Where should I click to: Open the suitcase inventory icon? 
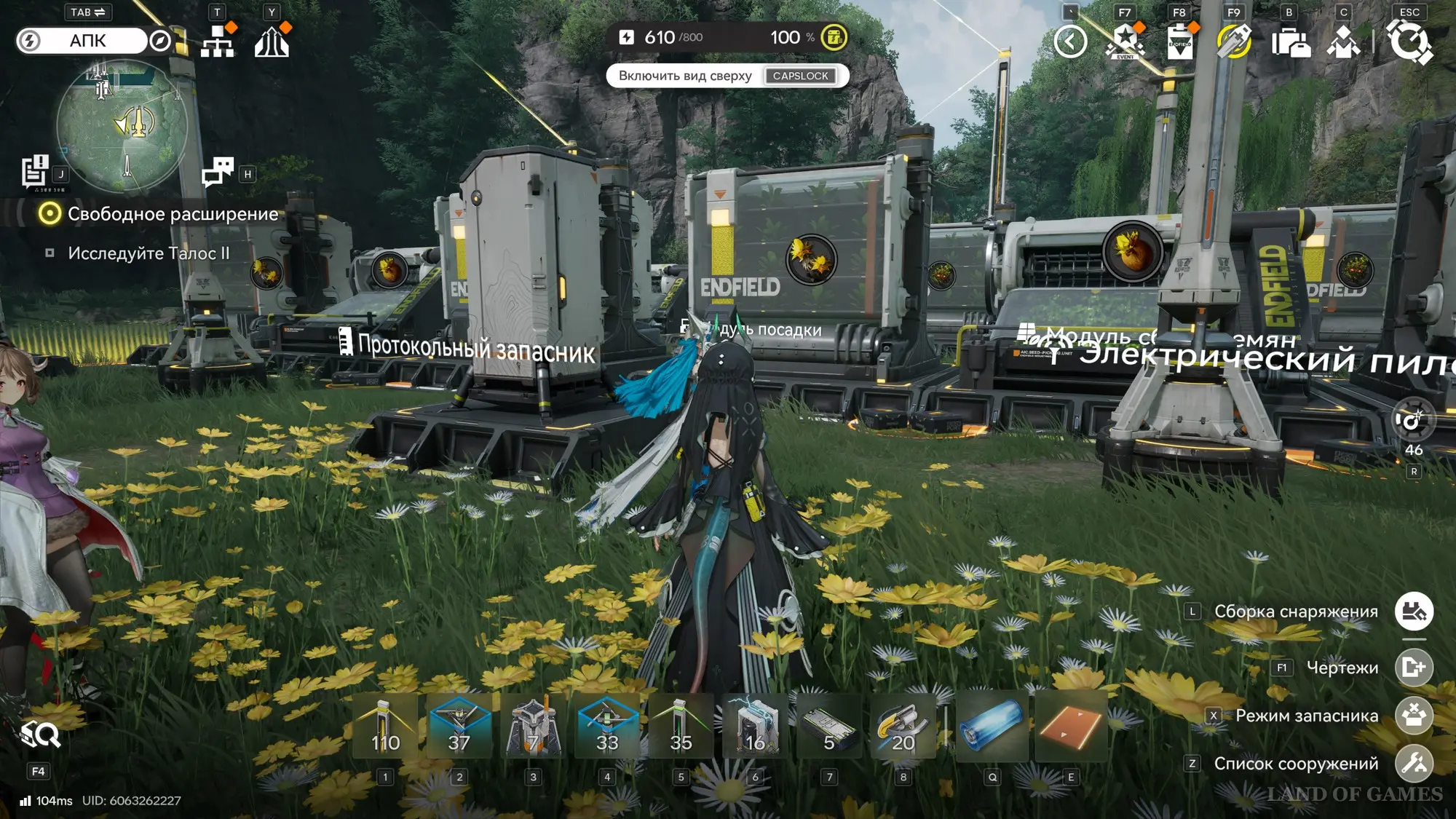[x=1290, y=41]
